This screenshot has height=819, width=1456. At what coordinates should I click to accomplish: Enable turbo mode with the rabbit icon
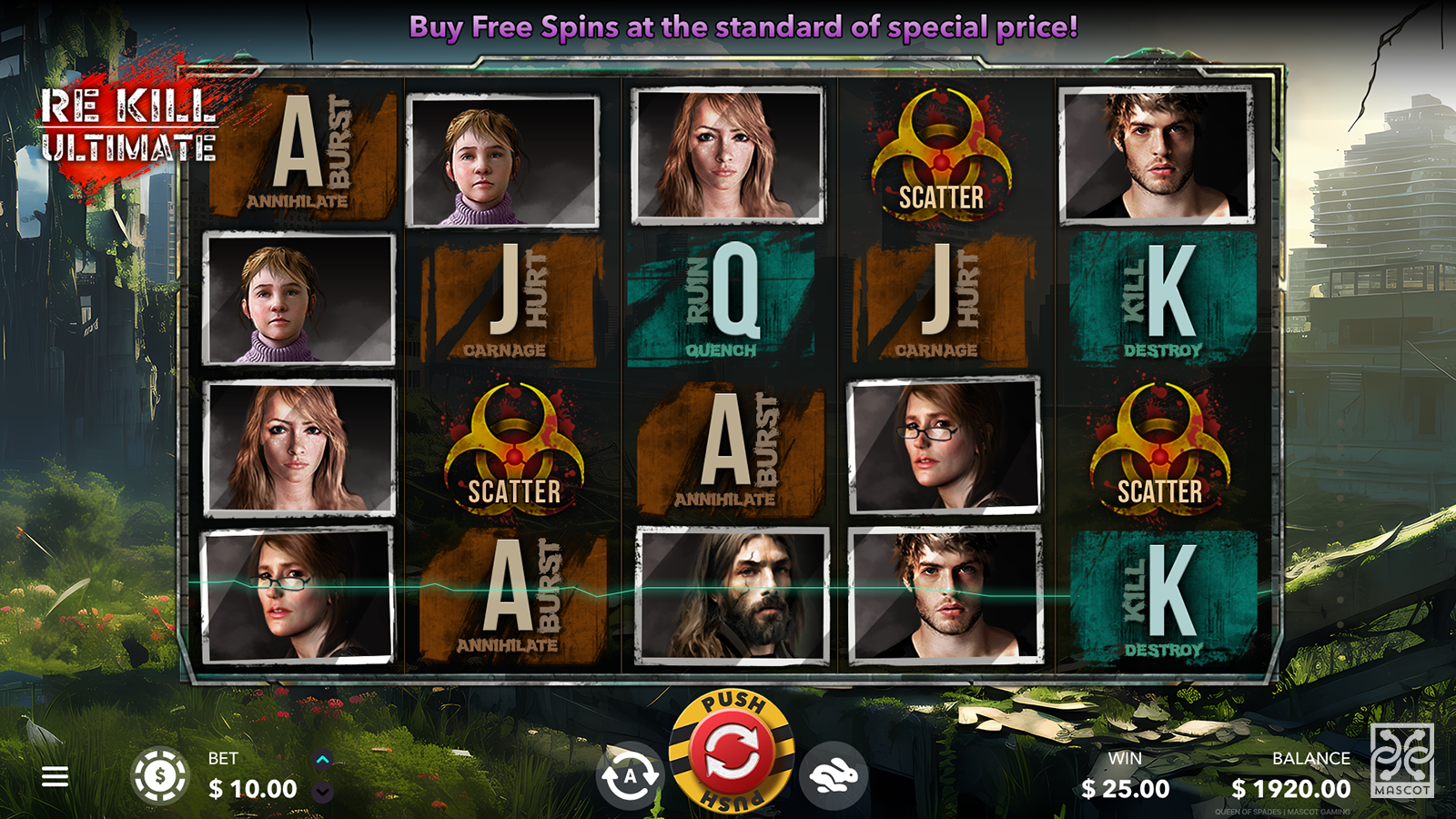pyautogui.click(x=834, y=776)
